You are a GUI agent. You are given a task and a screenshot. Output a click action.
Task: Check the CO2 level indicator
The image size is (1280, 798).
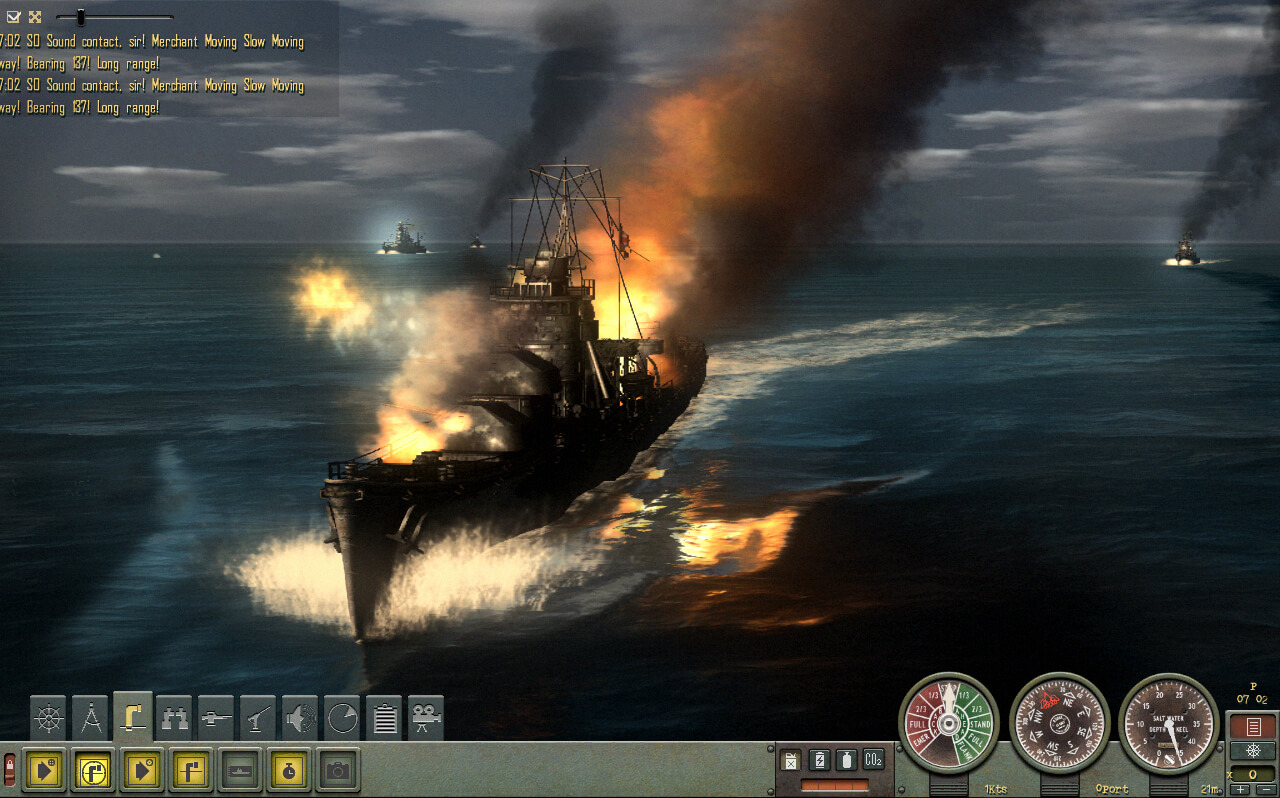click(x=873, y=760)
